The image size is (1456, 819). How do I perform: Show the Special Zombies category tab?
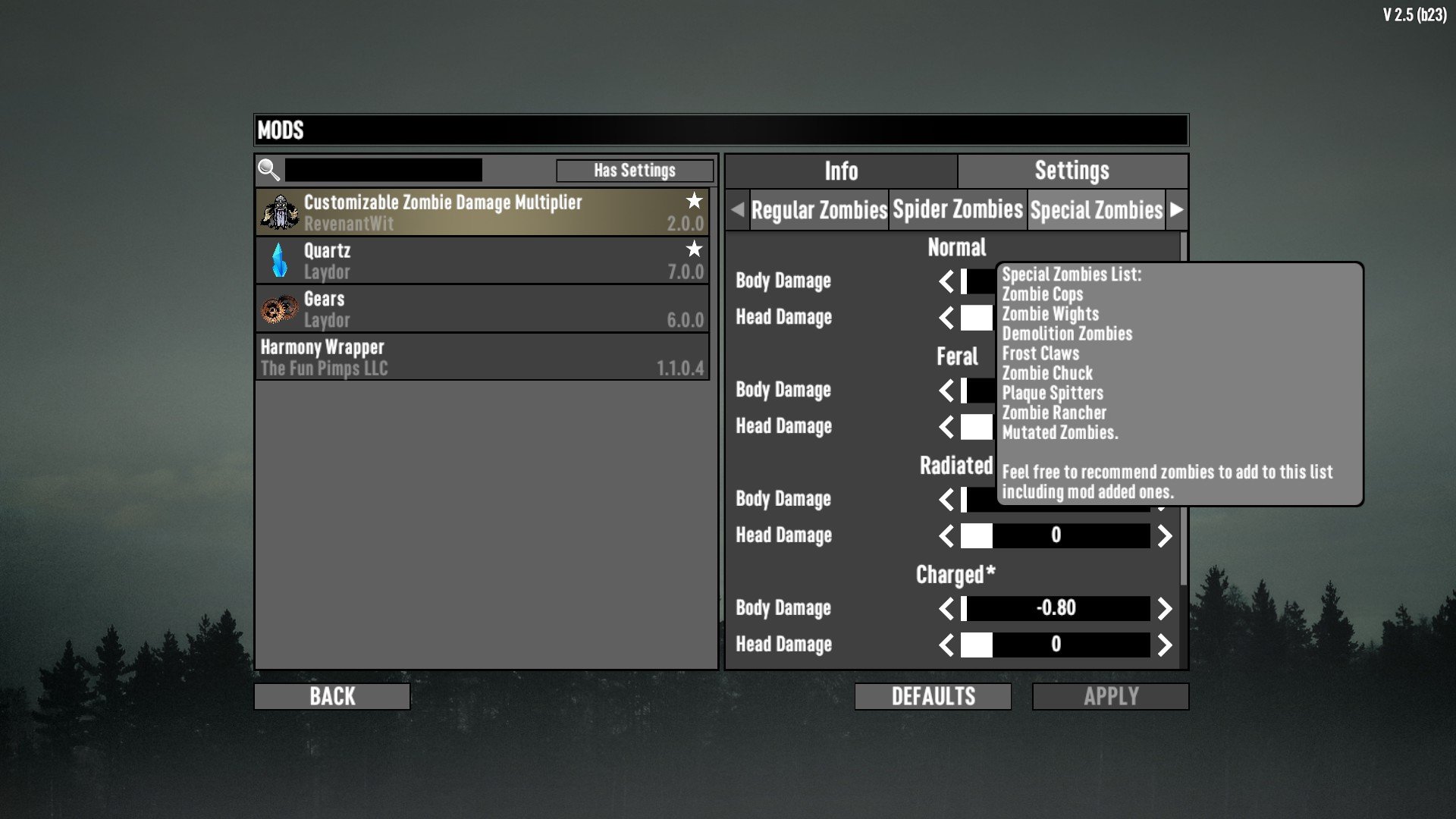[1096, 210]
